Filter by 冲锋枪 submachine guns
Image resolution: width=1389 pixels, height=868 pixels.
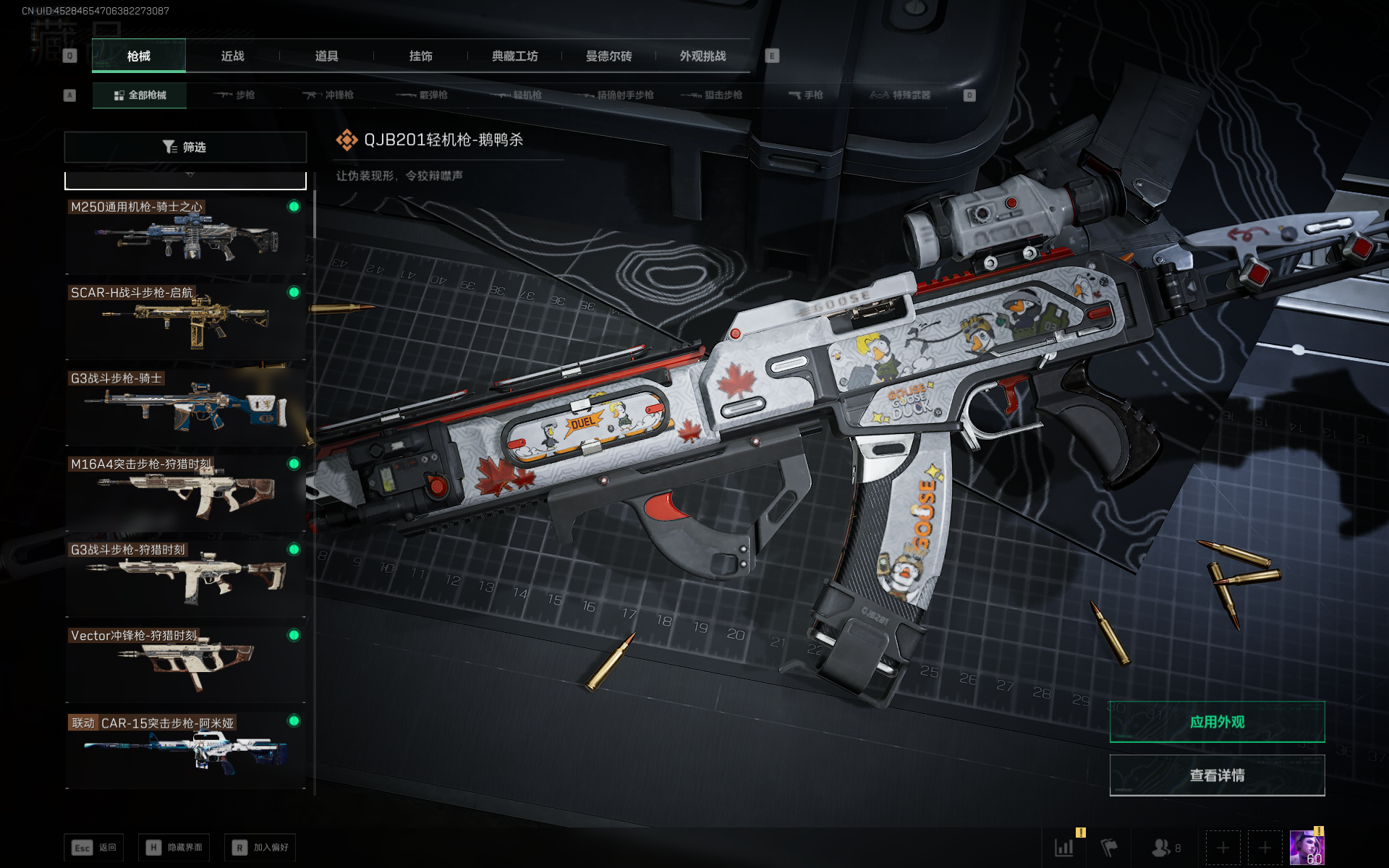328,95
